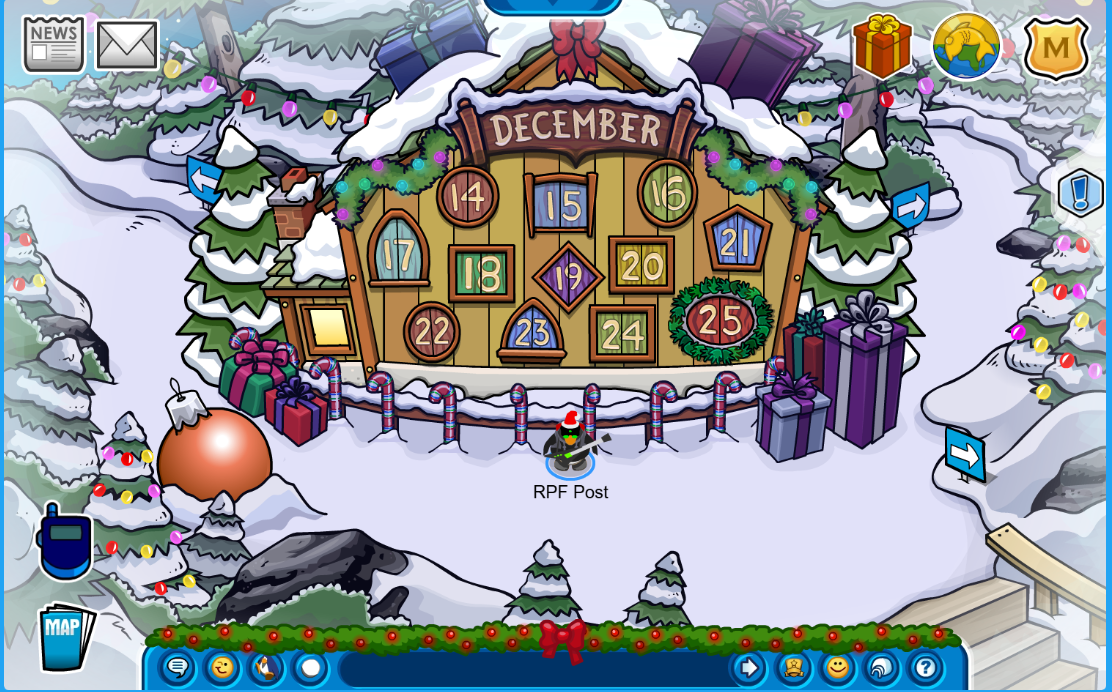
Task: Open the winking face emotes menu
Action: coord(222,667)
